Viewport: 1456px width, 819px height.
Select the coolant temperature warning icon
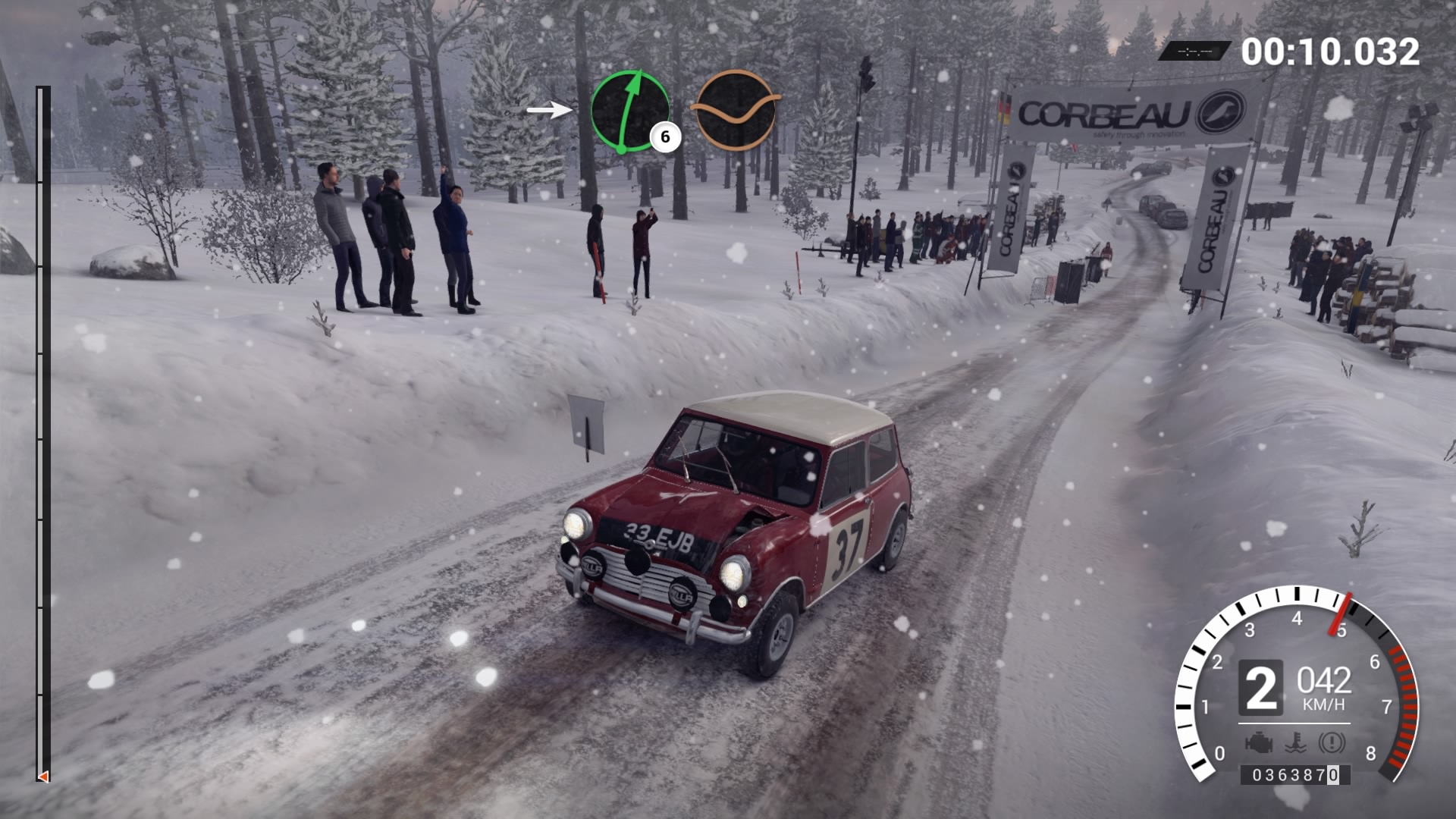click(x=1295, y=742)
